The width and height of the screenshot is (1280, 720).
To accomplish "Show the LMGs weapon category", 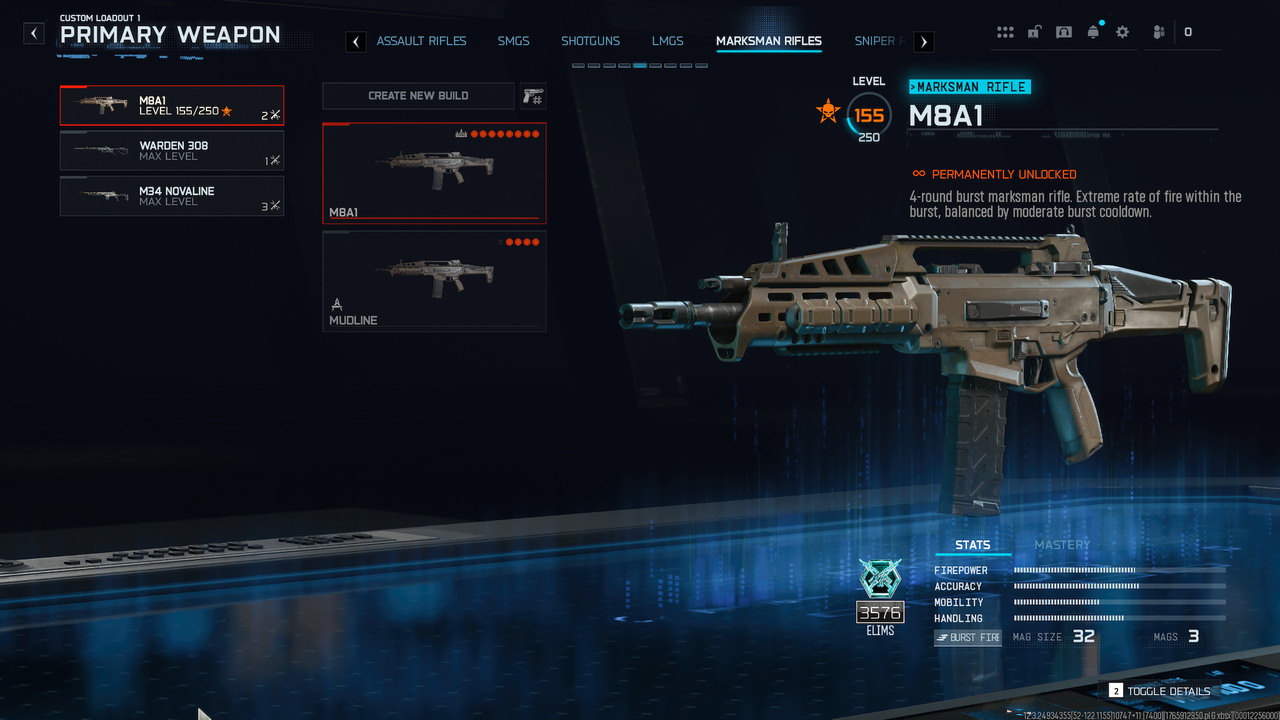I will (667, 41).
